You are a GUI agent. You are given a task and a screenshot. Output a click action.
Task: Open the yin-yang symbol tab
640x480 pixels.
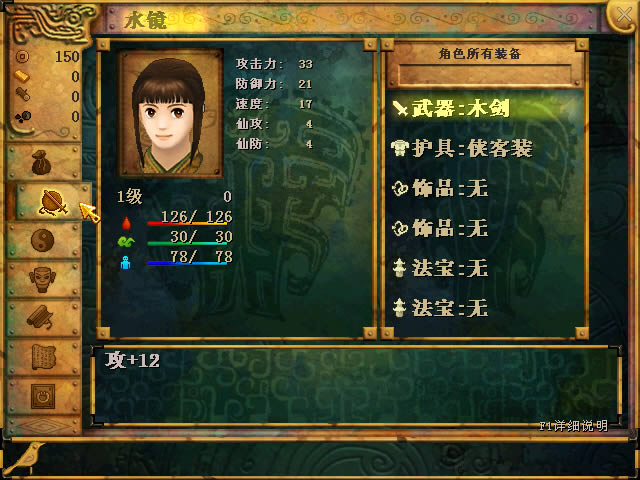point(42,240)
